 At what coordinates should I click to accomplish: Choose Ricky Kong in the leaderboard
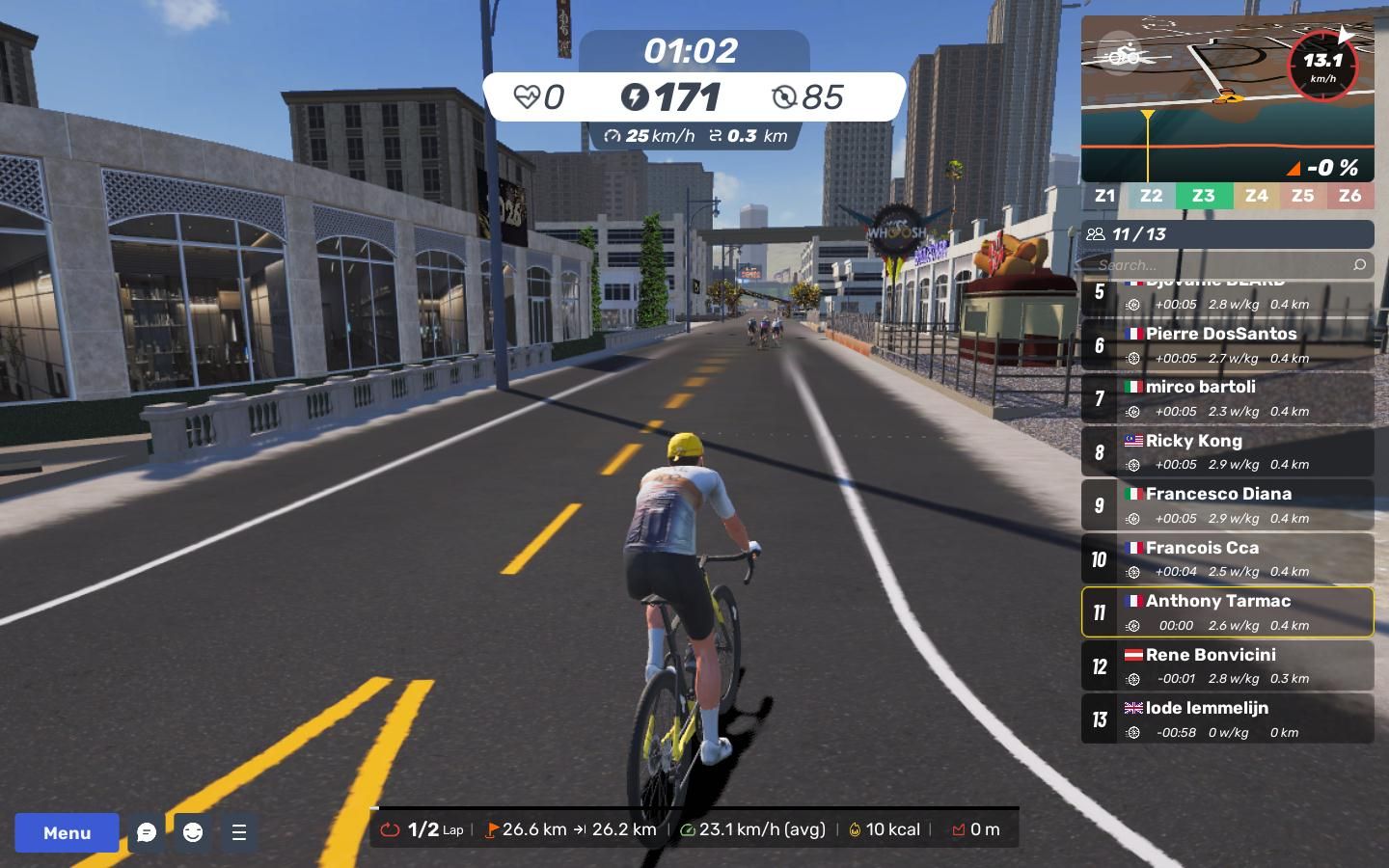pos(1227,451)
